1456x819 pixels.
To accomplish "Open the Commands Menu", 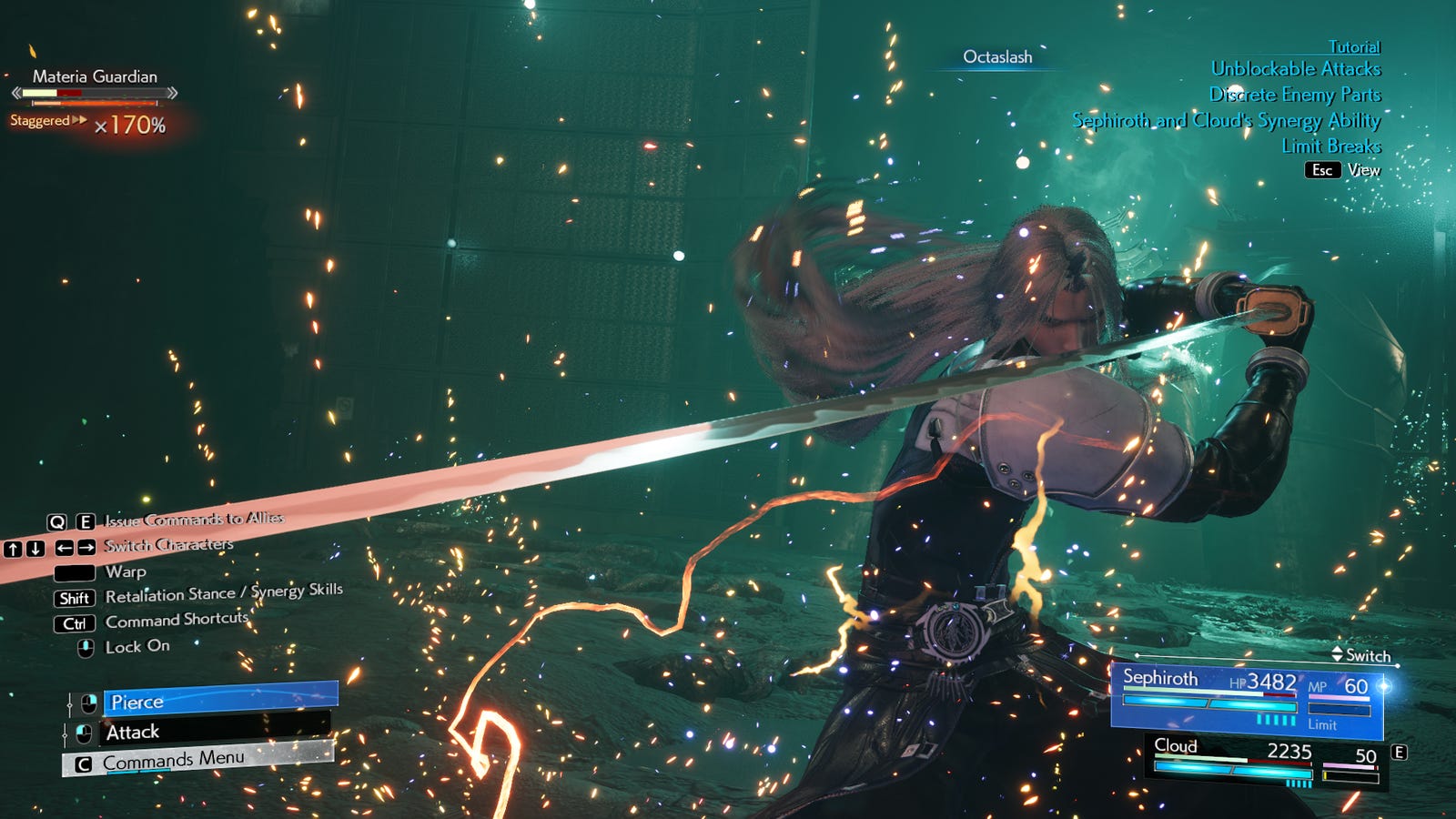I will pyautogui.click(x=197, y=761).
